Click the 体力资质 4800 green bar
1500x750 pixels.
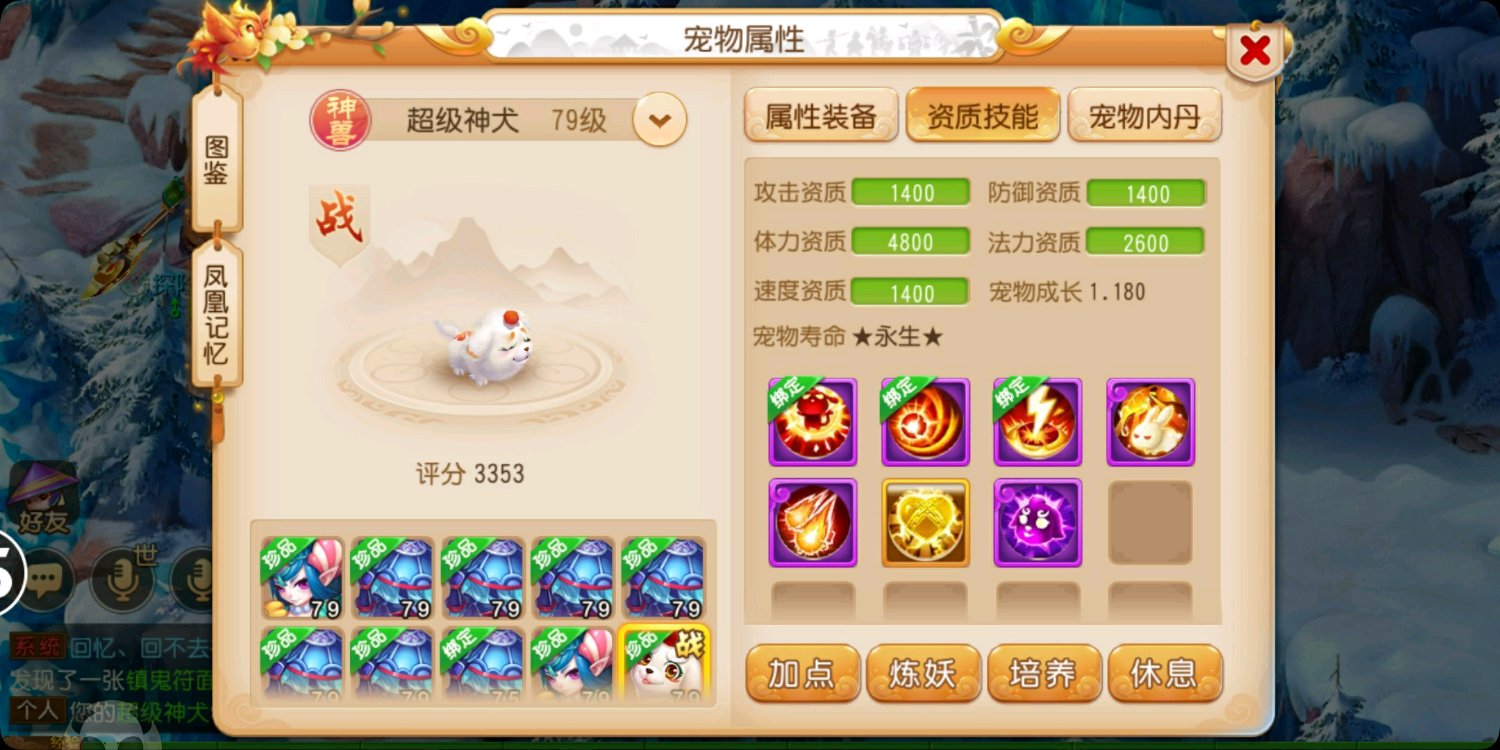click(x=911, y=241)
